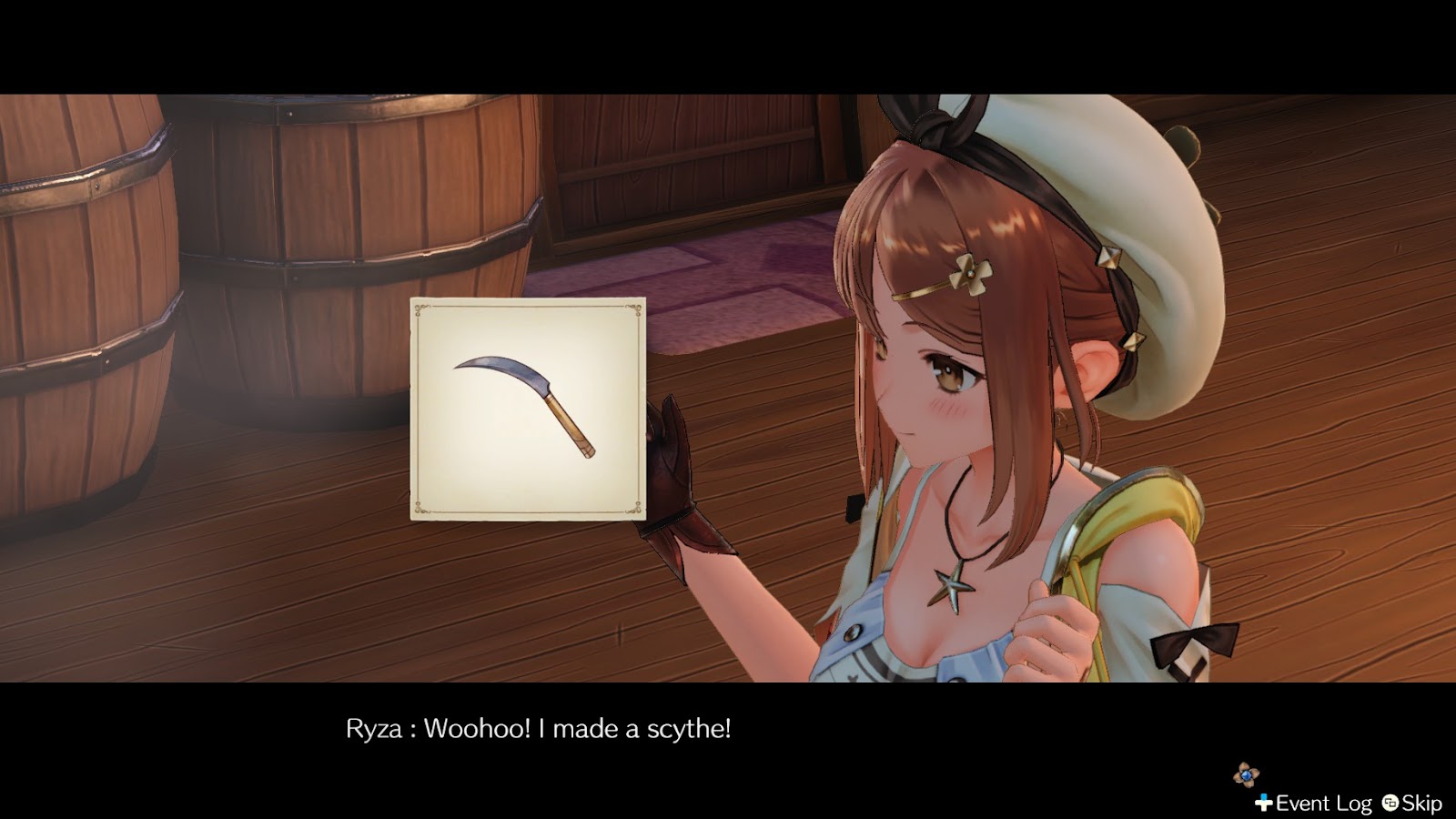This screenshot has height=819, width=1456.
Task: Click the clover hairpin on Ryza's hair
Action: pos(969,270)
